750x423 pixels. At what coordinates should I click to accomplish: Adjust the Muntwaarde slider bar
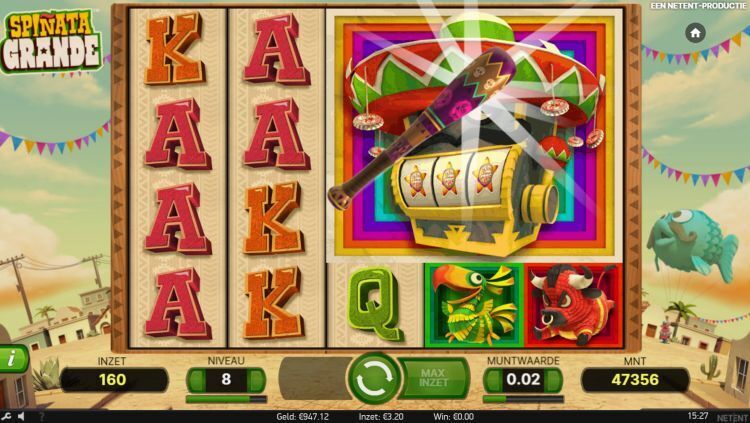tap(523, 398)
